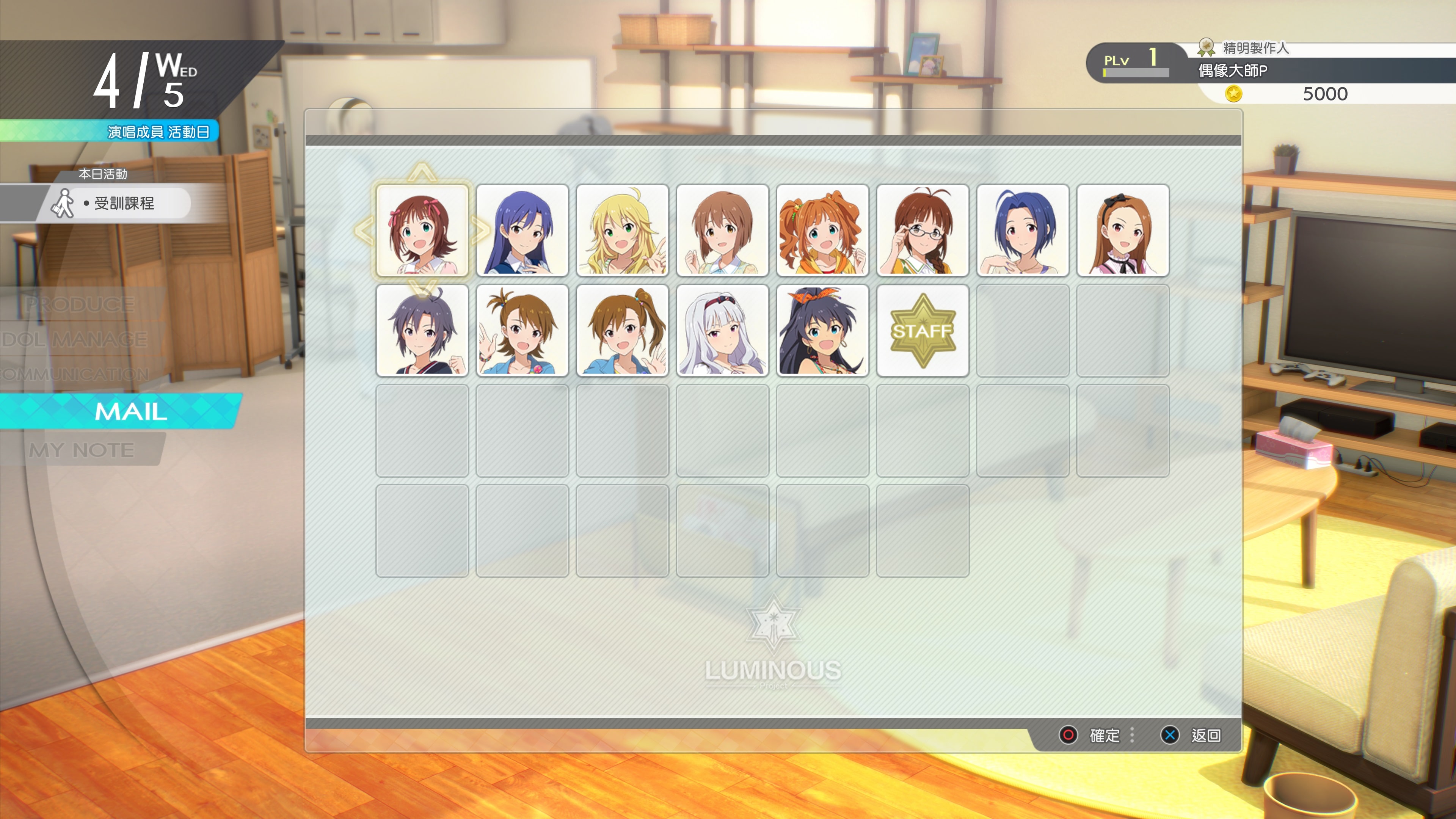Select Ritsuko's glasses-wearing portrait
Screen dimensions: 1456x819
coord(923,231)
